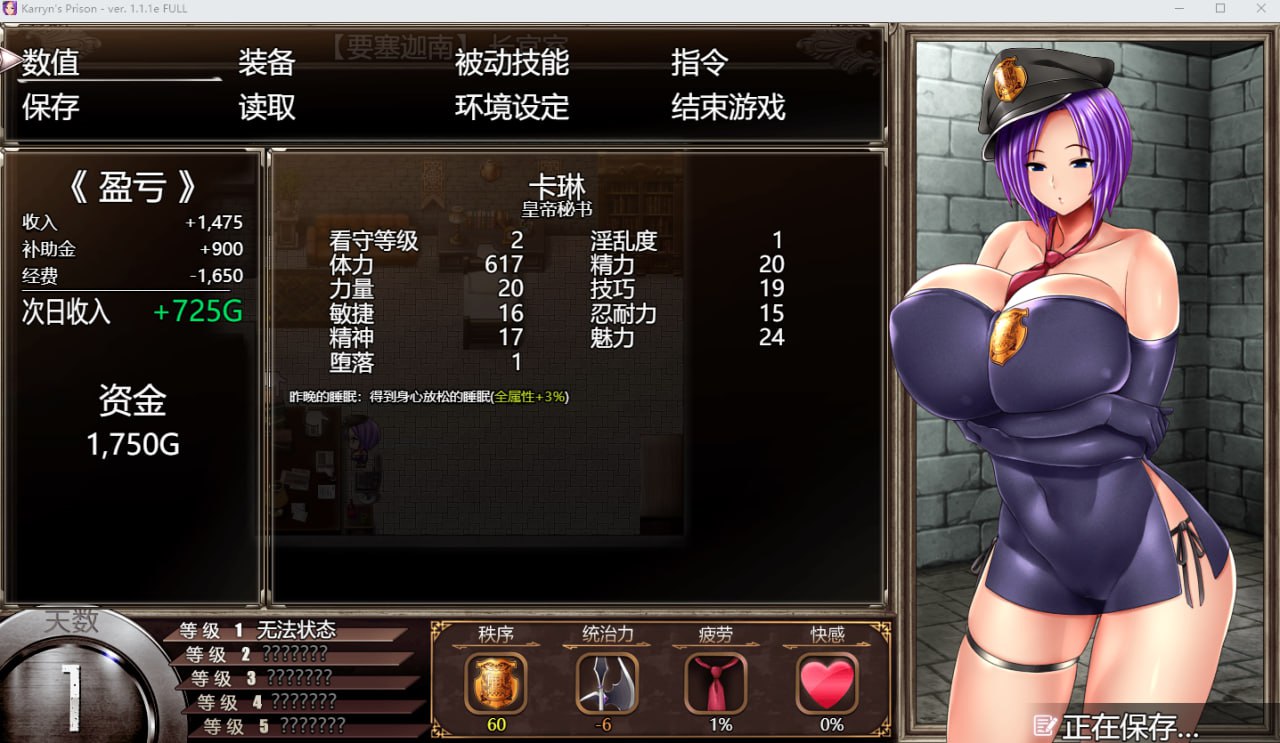Click the 保存 save option
Image resolution: width=1280 pixels, height=743 pixels.
[49, 107]
